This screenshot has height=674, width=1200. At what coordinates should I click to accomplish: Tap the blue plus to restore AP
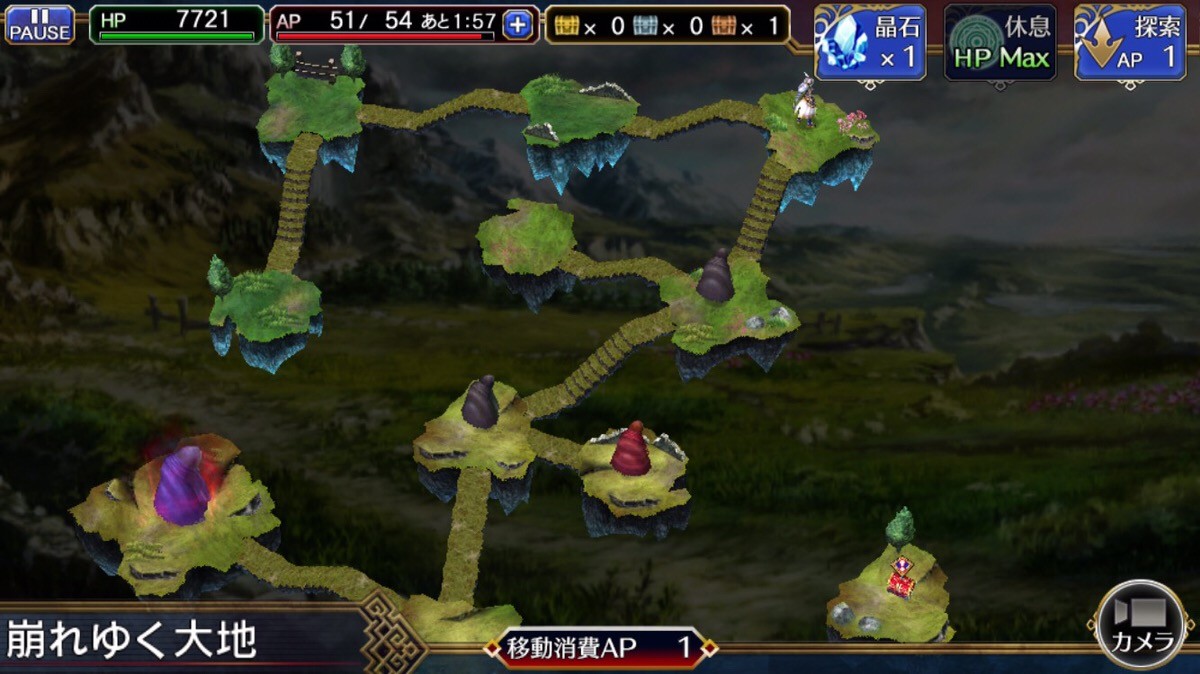click(x=517, y=26)
